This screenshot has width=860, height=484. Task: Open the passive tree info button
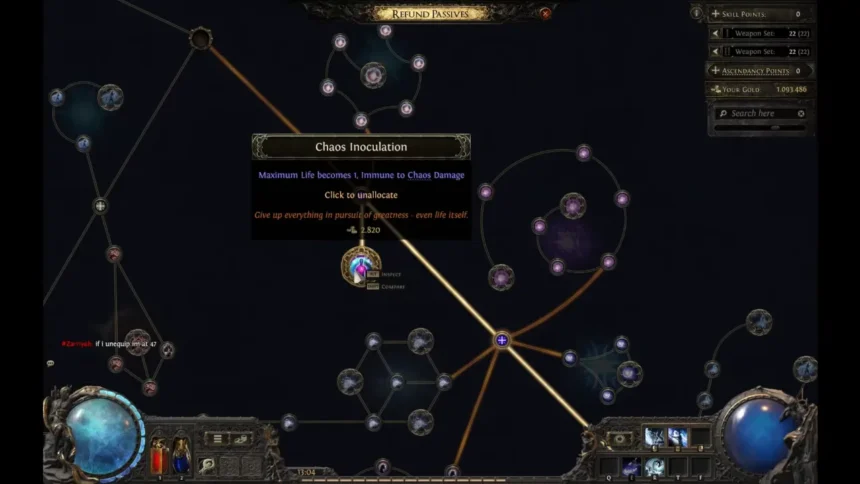pyautogui.click(x=696, y=13)
